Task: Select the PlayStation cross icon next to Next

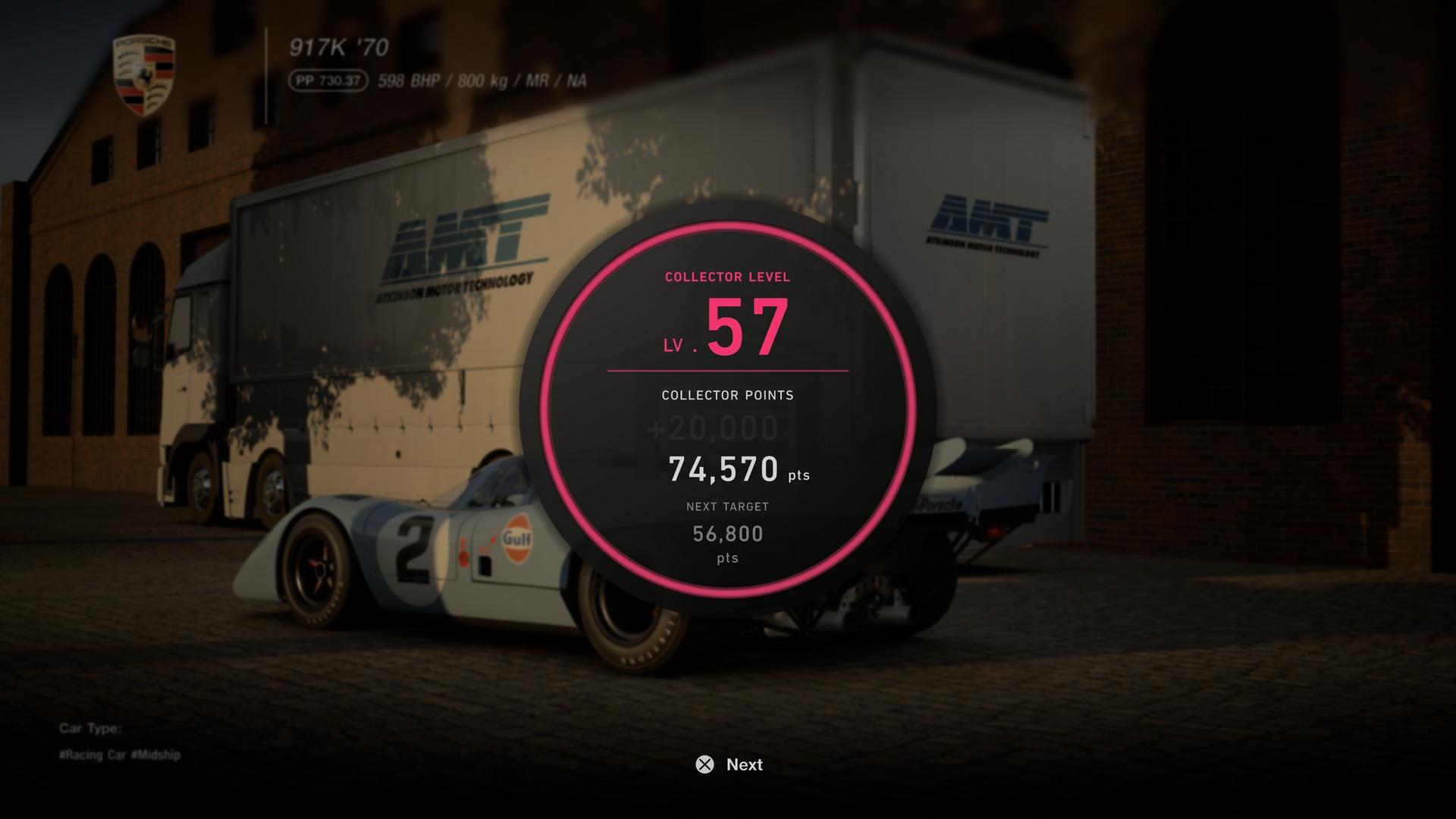Action: click(704, 765)
